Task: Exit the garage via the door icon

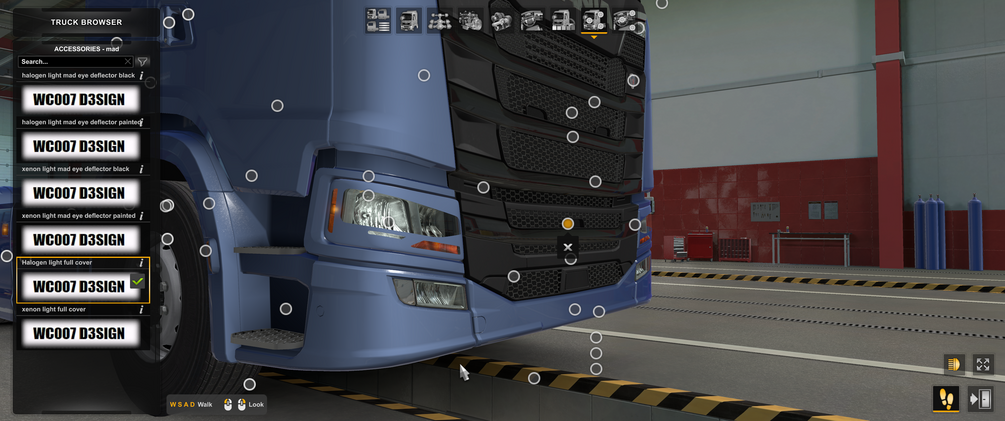Action: pyautogui.click(x=981, y=399)
